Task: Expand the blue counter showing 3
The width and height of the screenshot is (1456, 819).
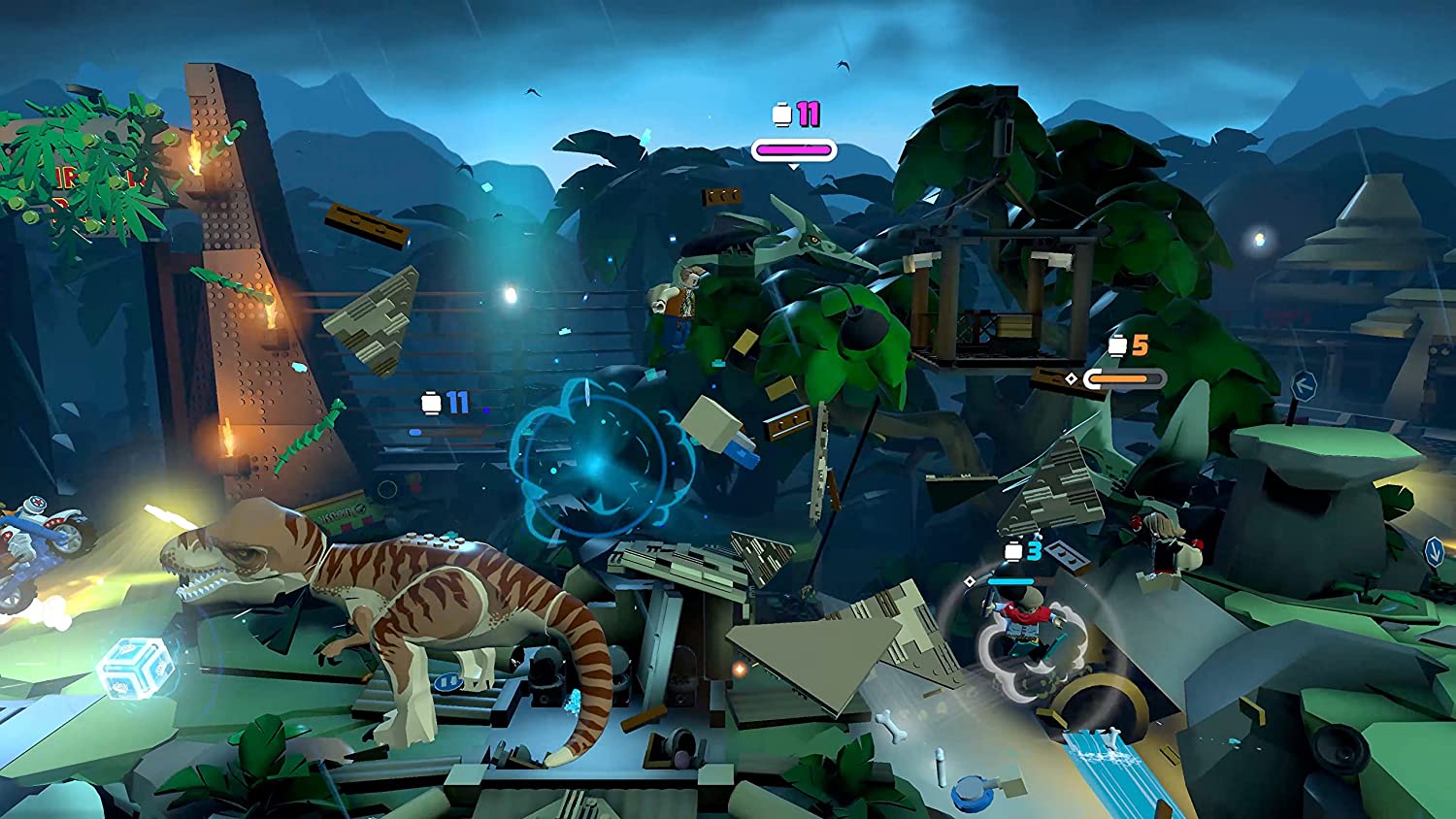Action: pyautogui.click(x=1033, y=551)
